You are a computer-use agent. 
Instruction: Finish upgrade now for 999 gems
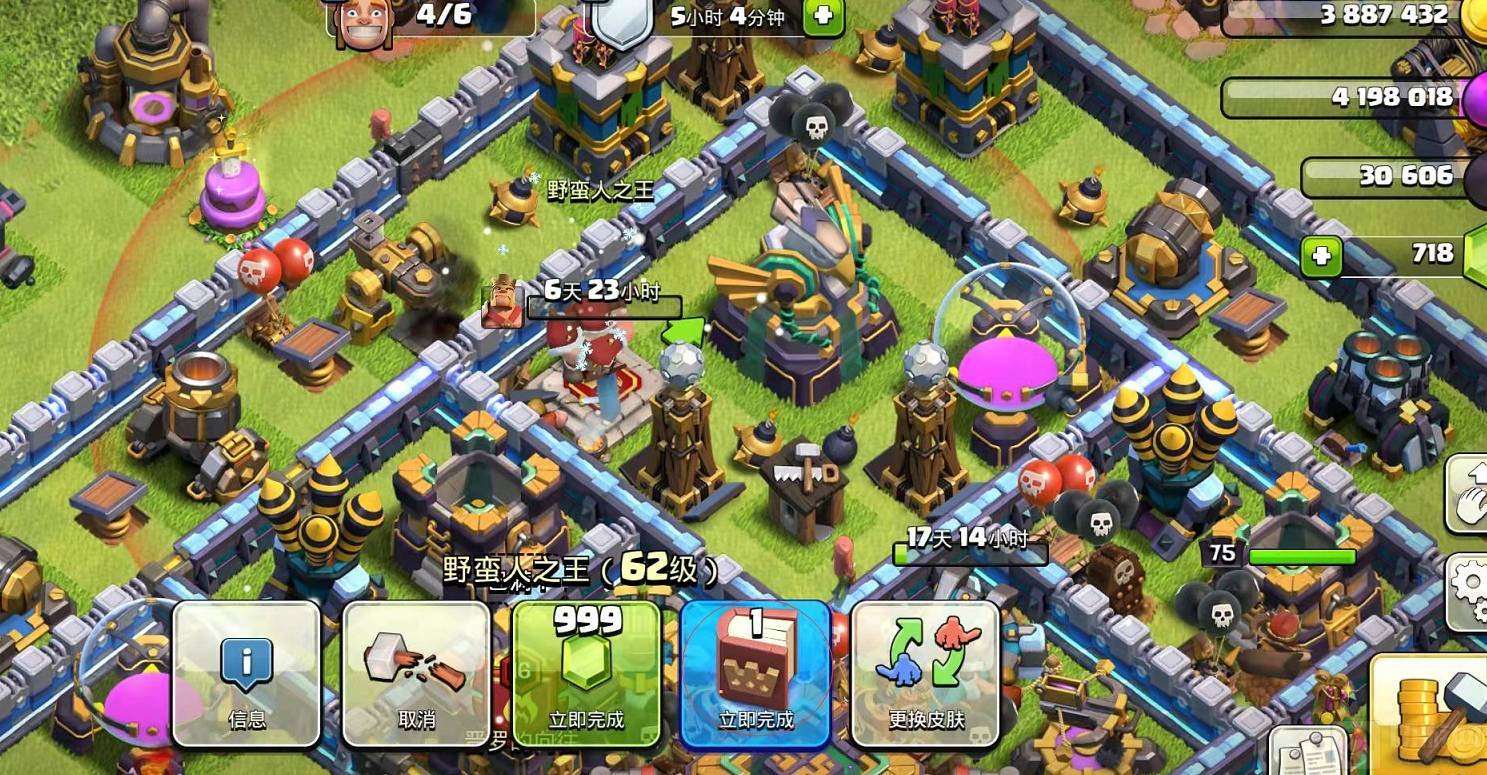586,673
